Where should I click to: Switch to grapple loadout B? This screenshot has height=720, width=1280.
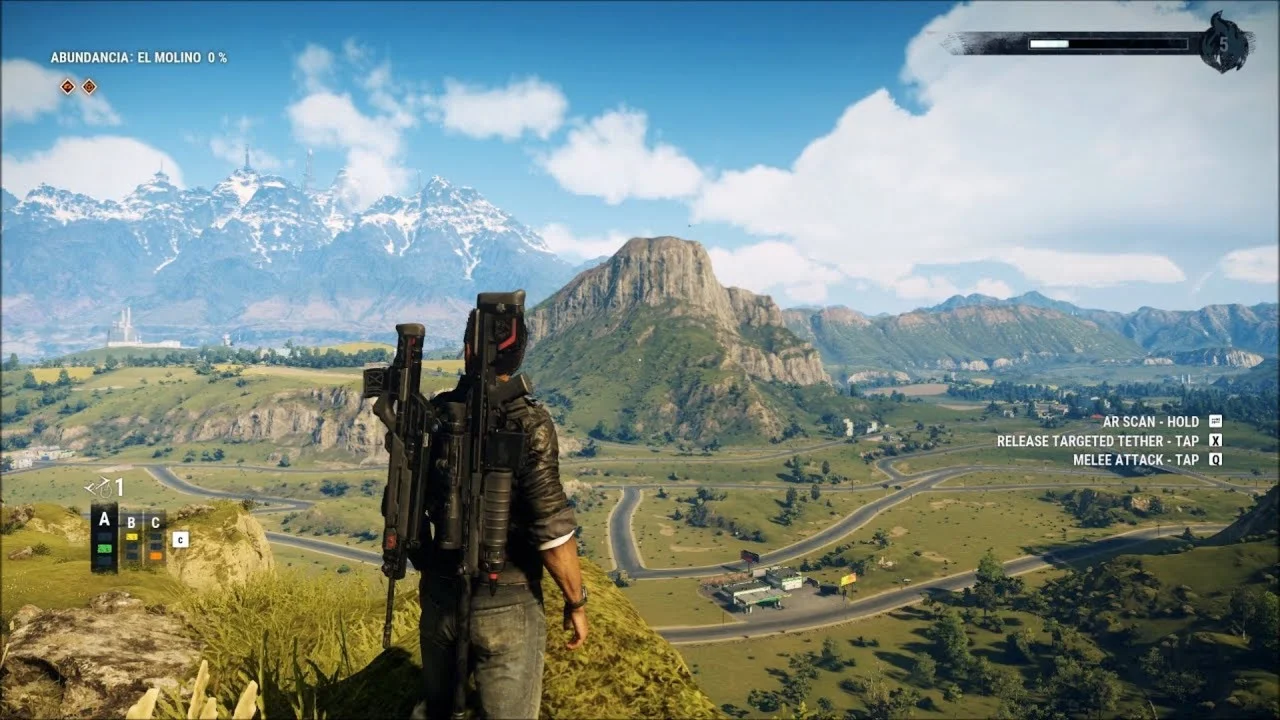pos(131,538)
